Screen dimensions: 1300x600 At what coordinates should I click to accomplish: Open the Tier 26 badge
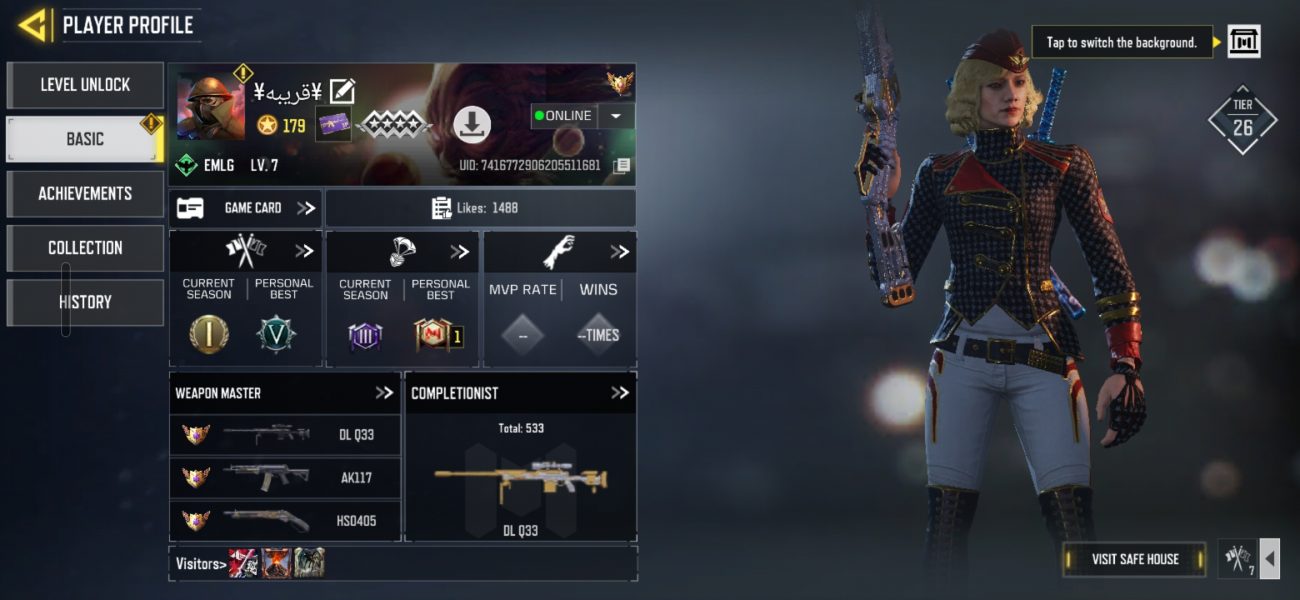click(x=1243, y=120)
